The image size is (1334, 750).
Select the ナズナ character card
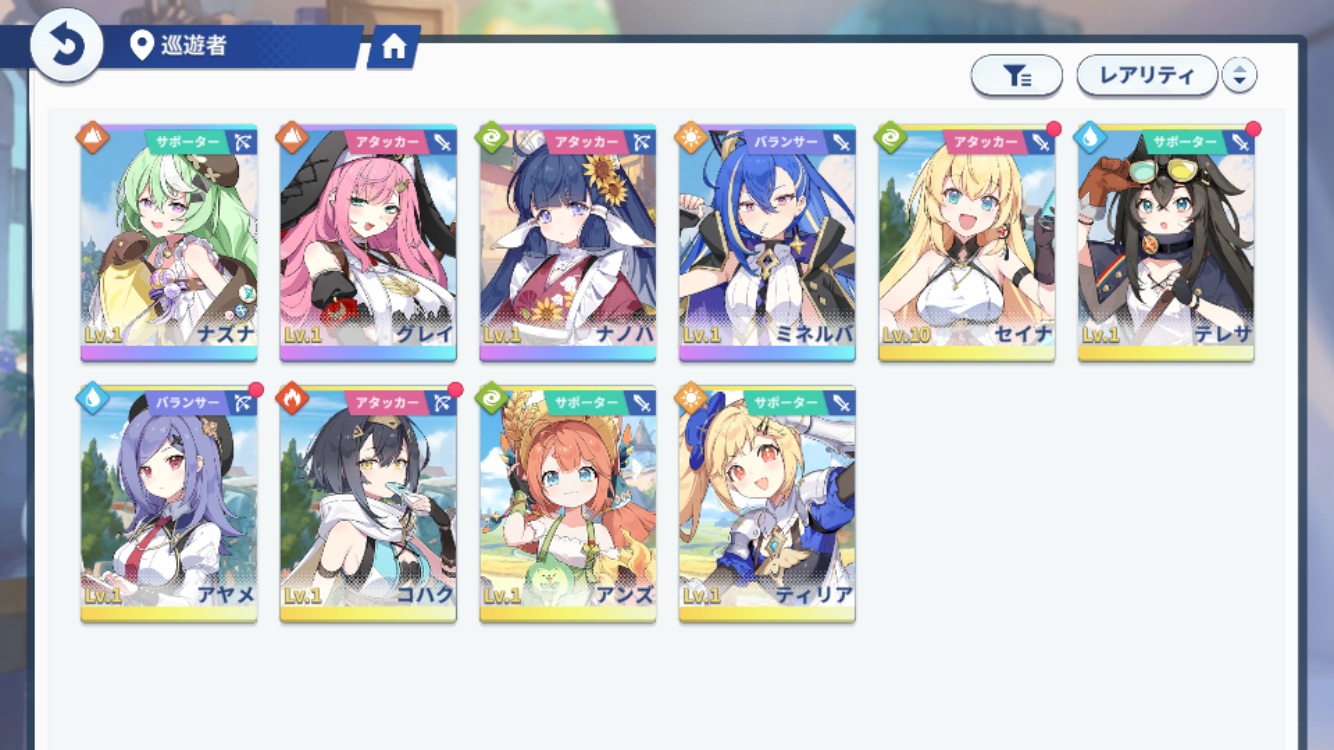(169, 242)
